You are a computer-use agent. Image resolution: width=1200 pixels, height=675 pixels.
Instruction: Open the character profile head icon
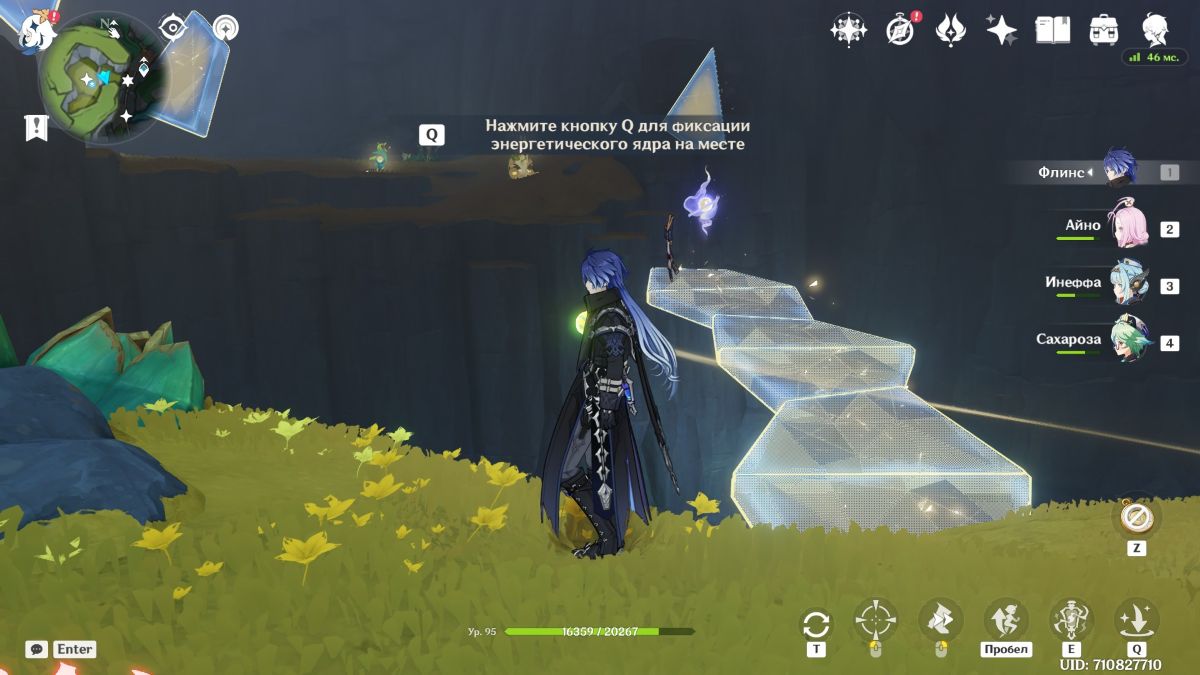coord(1156,30)
